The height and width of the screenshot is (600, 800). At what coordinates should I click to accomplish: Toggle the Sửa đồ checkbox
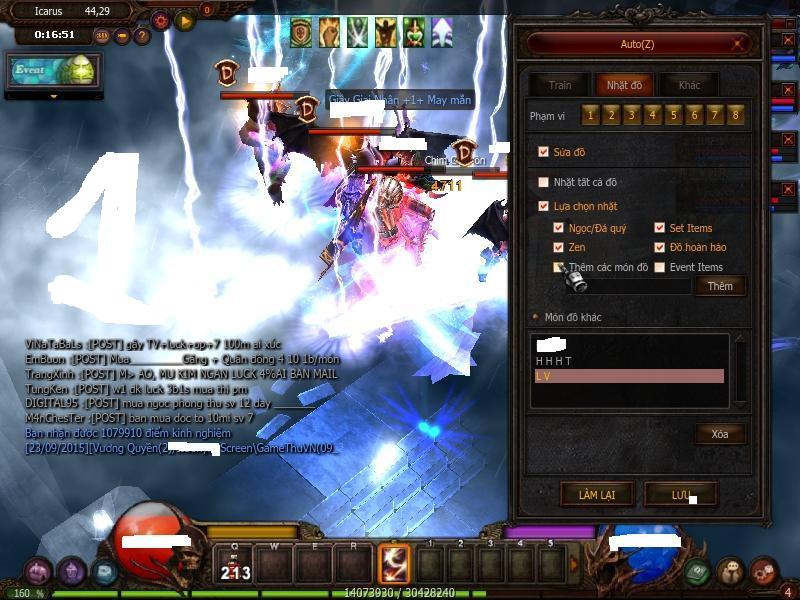(544, 152)
